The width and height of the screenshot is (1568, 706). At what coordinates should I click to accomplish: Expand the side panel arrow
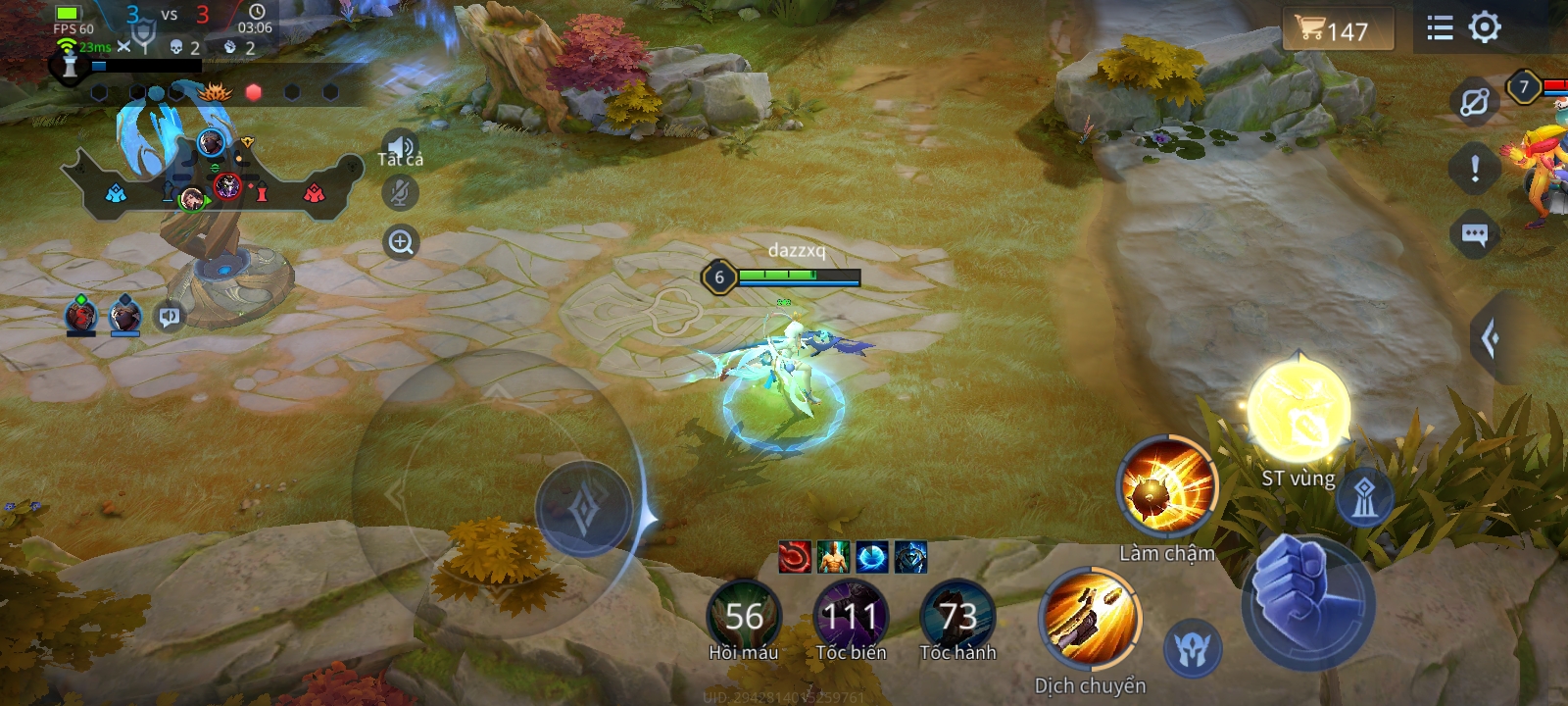(1491, 338)
